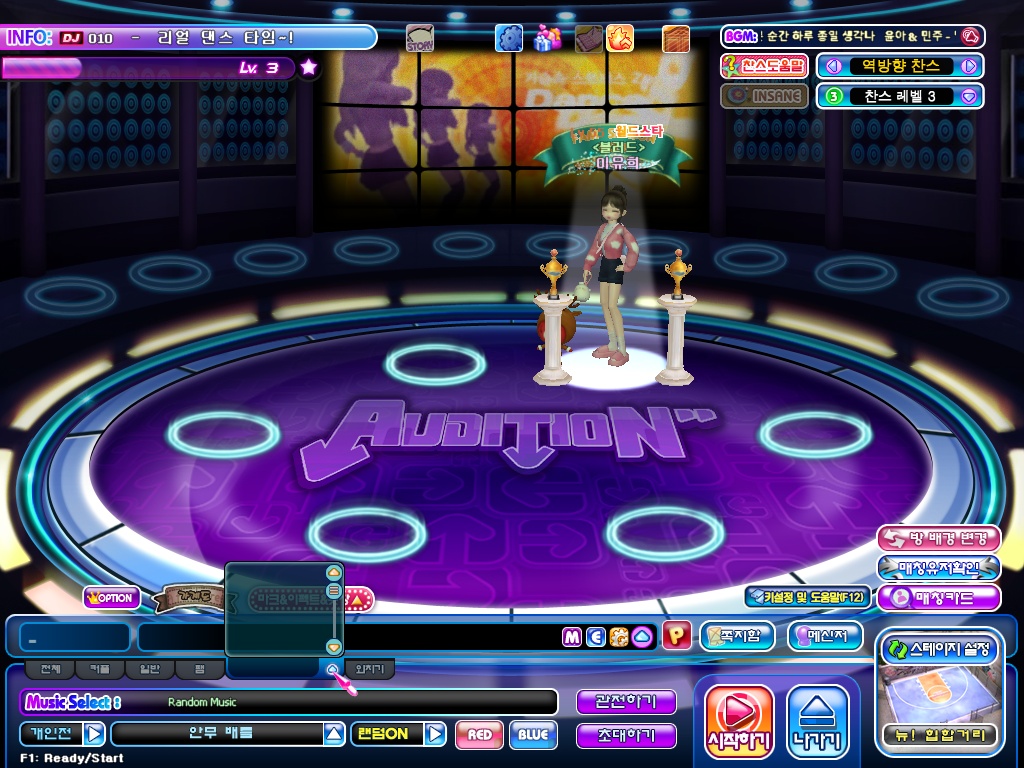This screenshot has width=1024, height=768.
Task: Click the 매칭카드 matching card button
Action: [x=938, y=598]
